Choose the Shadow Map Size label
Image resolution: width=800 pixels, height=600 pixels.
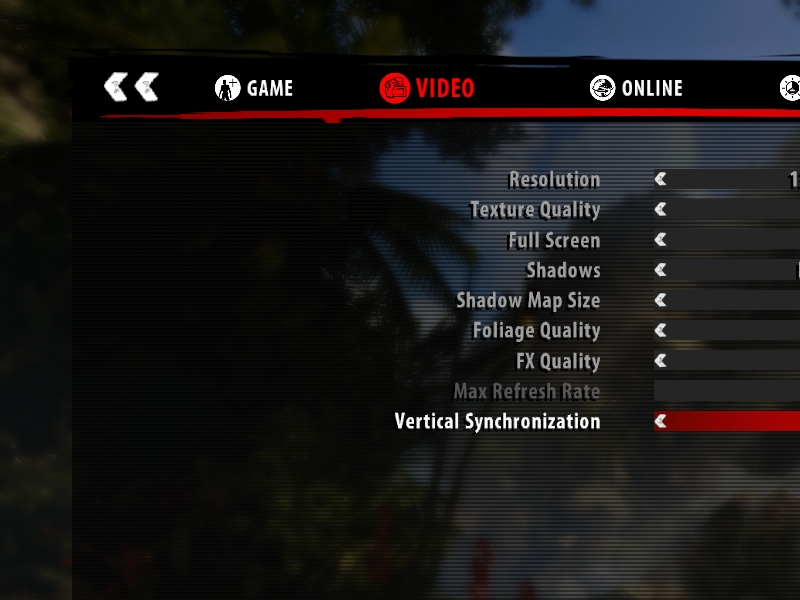[x=528, y=300]
